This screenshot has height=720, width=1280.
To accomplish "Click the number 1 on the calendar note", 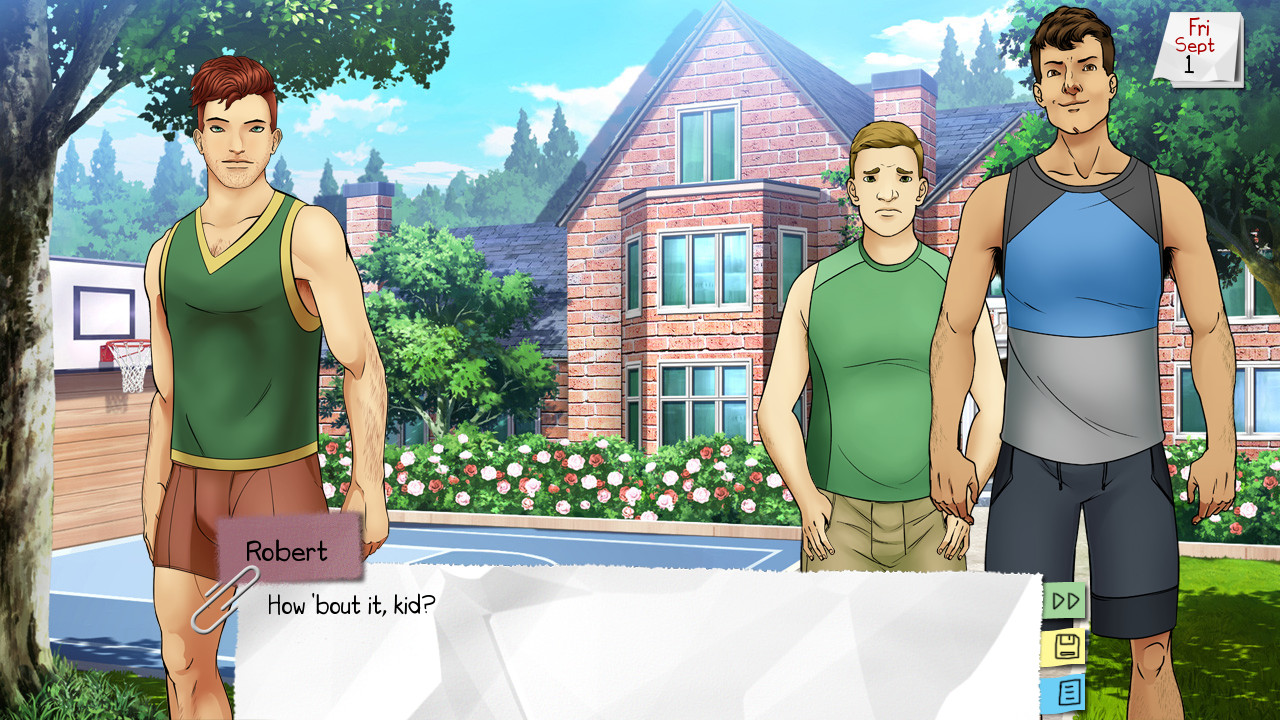I will [1190, 62].
